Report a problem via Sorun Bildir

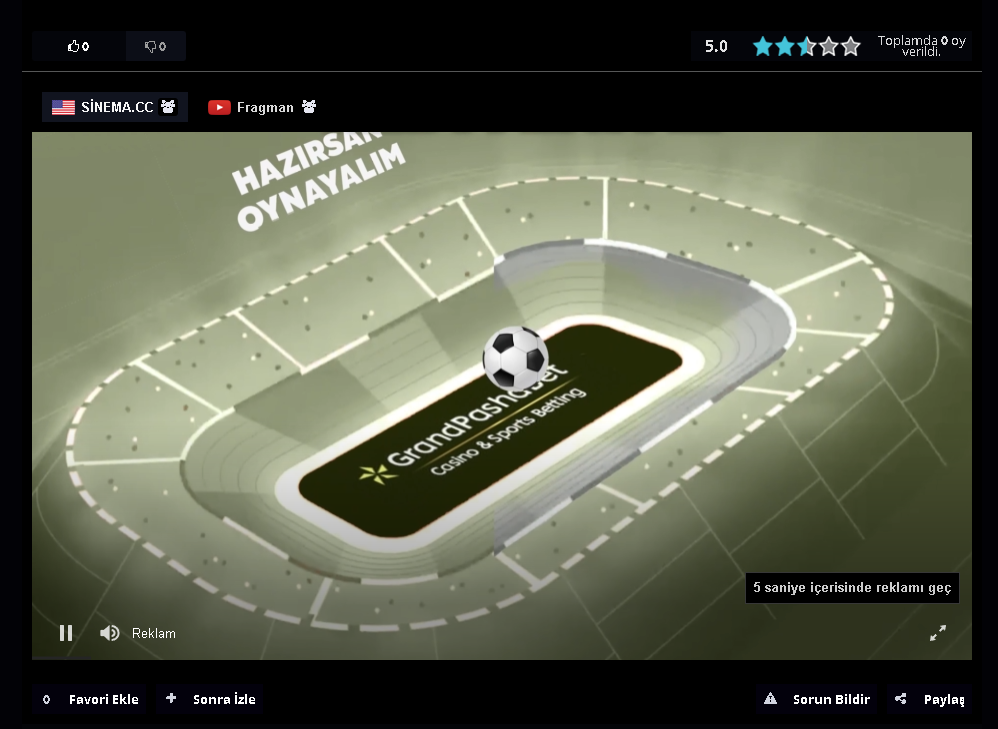point(818,699)
